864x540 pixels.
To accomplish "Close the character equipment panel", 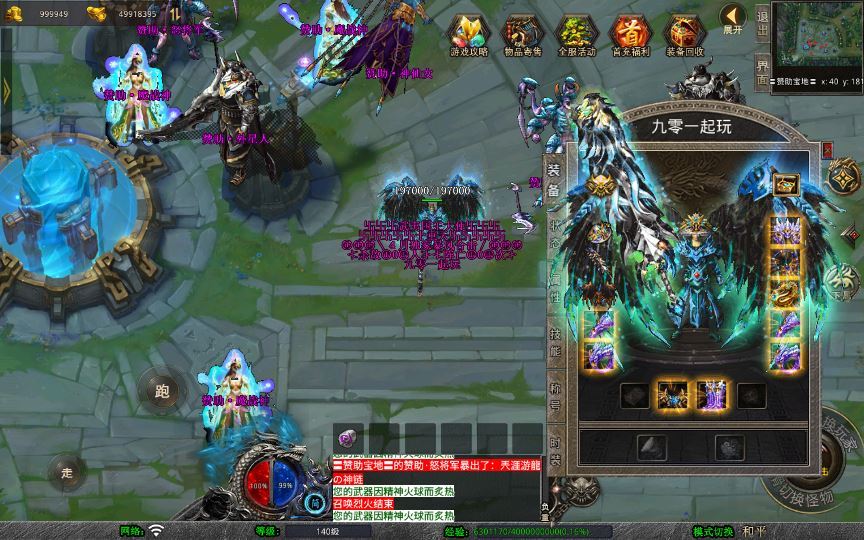I will [827, 149].
